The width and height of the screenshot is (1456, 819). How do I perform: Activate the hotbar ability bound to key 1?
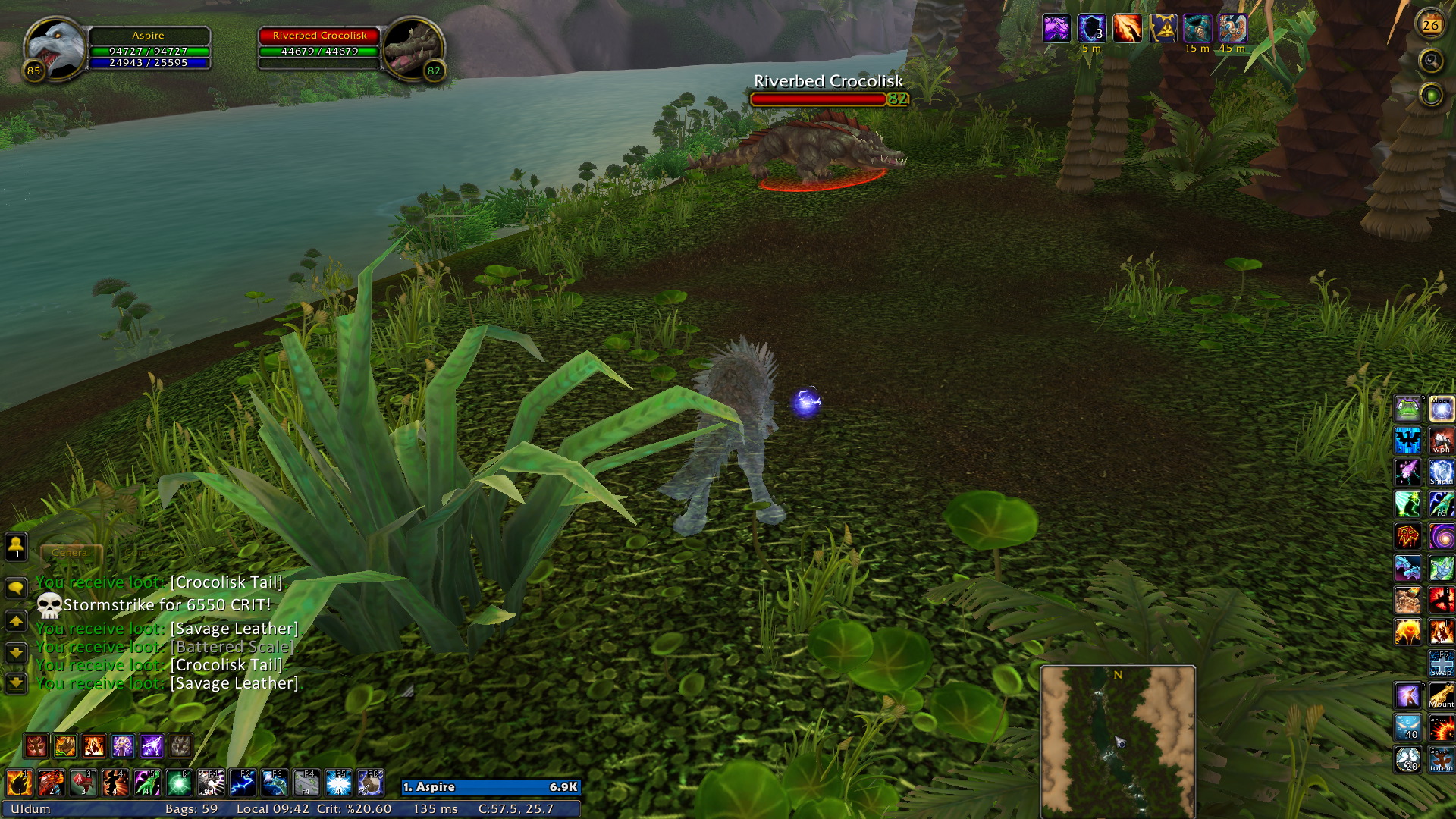[20, 783]
